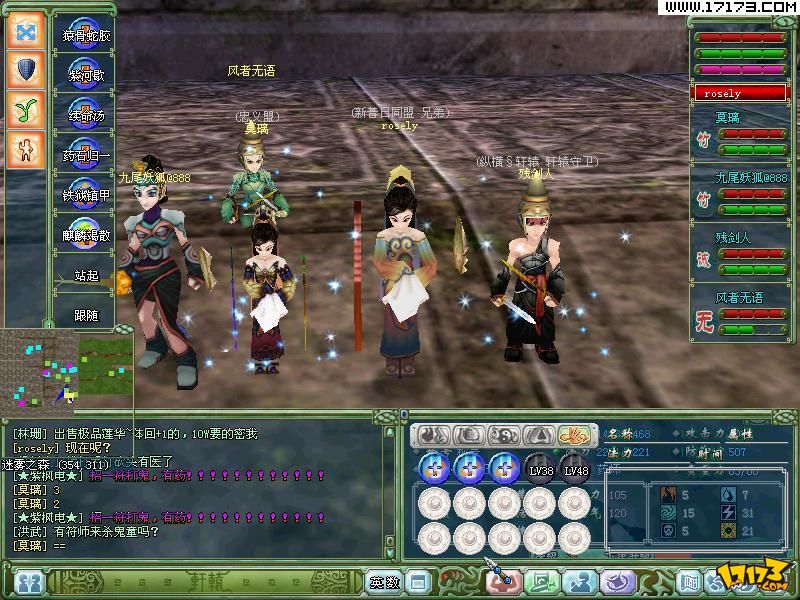Switch to the yin-yang skill tab

[504, 435]
